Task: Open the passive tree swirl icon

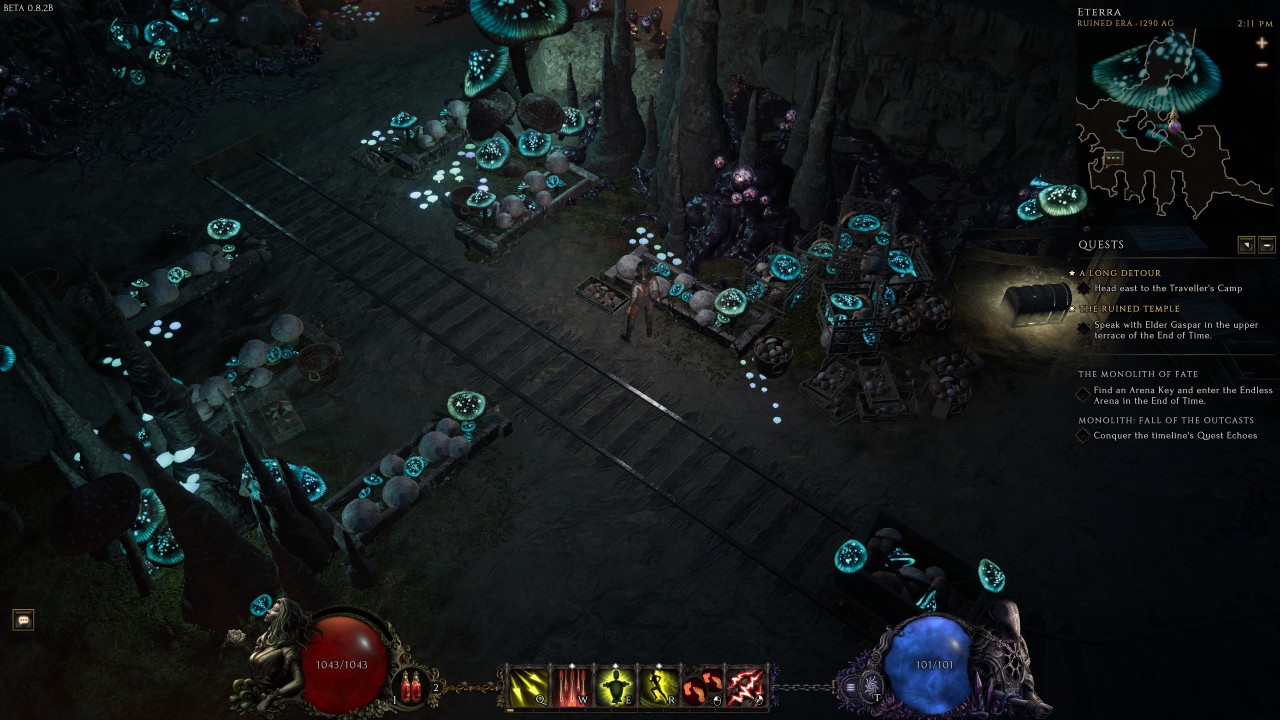Action: [x=871, y=687]
